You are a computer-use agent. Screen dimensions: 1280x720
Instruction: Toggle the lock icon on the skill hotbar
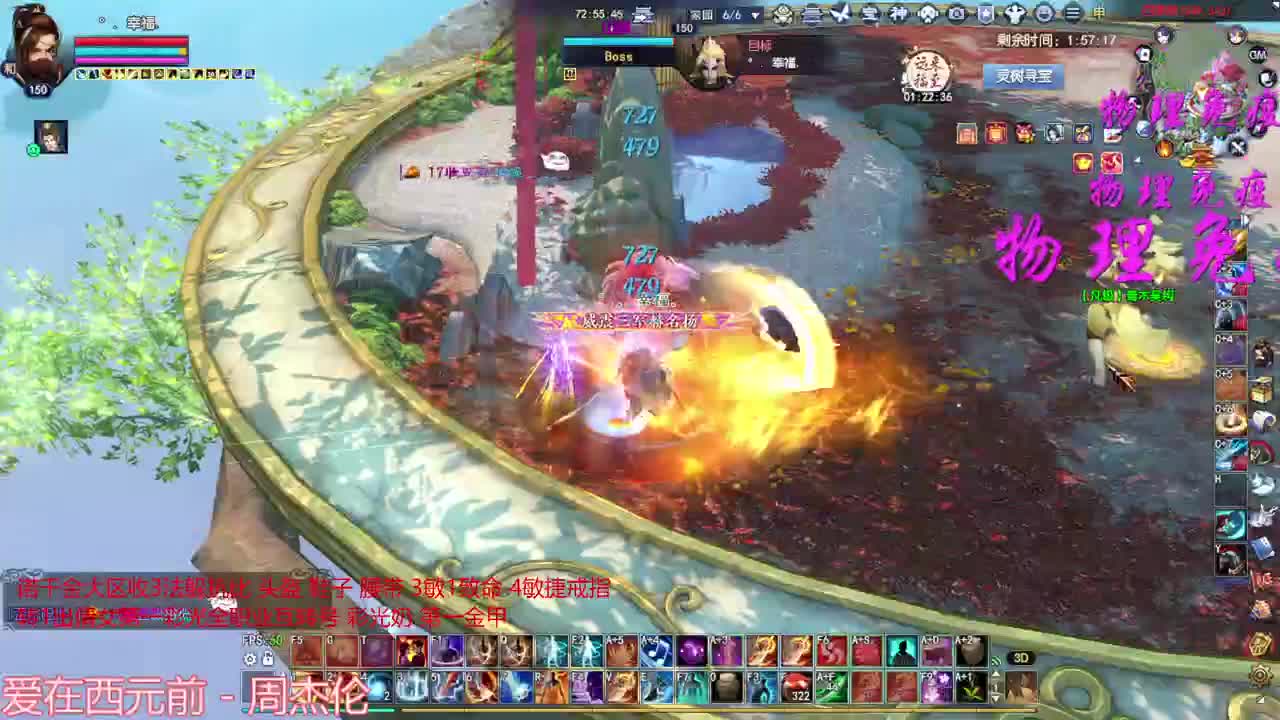pyautogui.click(x=268, y=659)
